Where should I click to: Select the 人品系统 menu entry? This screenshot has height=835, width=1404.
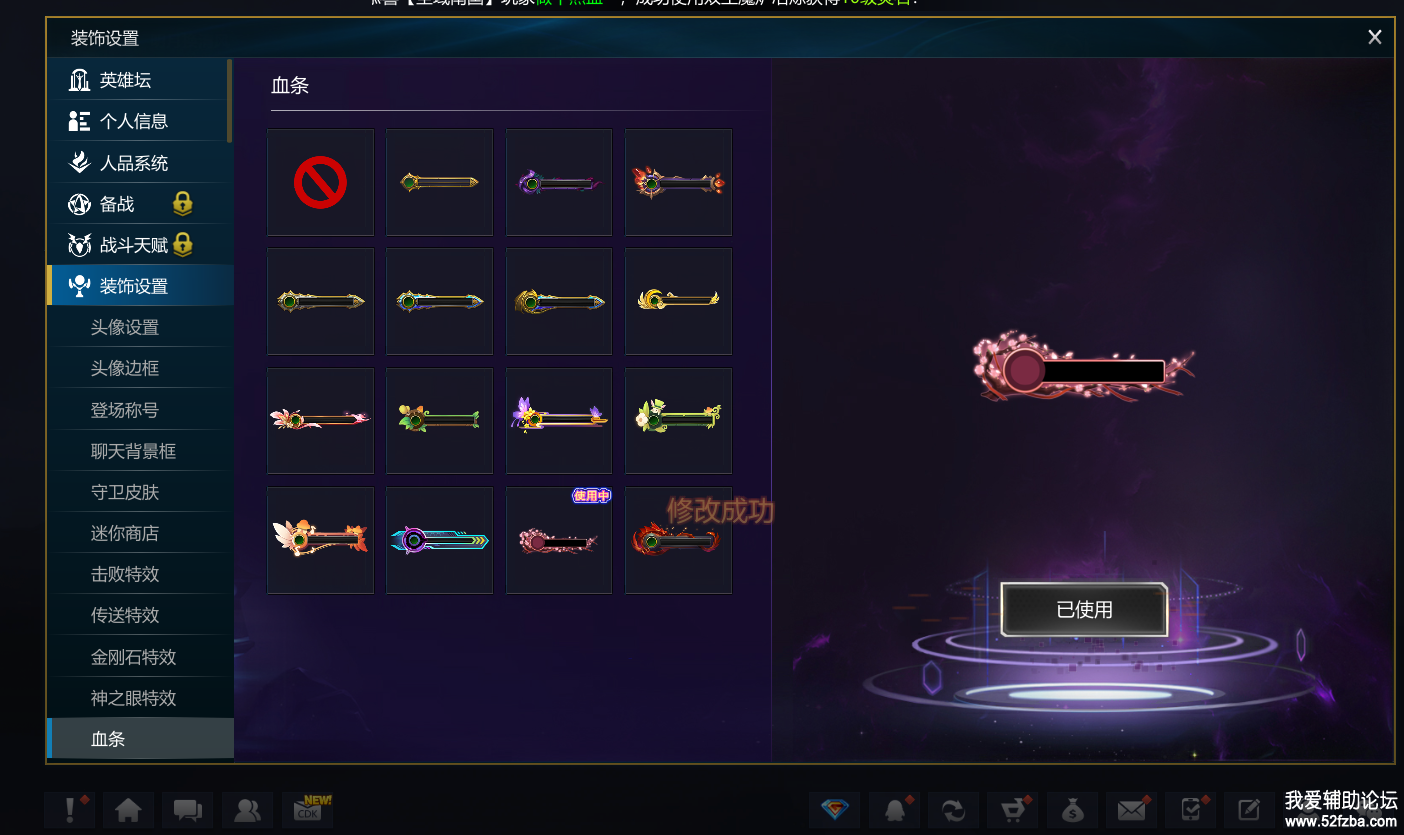pyautogui.click(x=133, y=163)
